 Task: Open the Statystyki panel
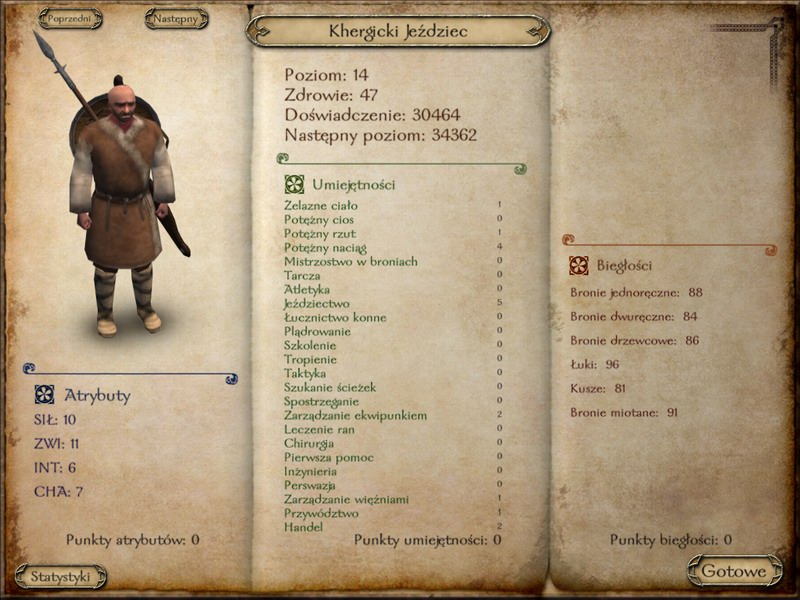(x=61, y=576)
